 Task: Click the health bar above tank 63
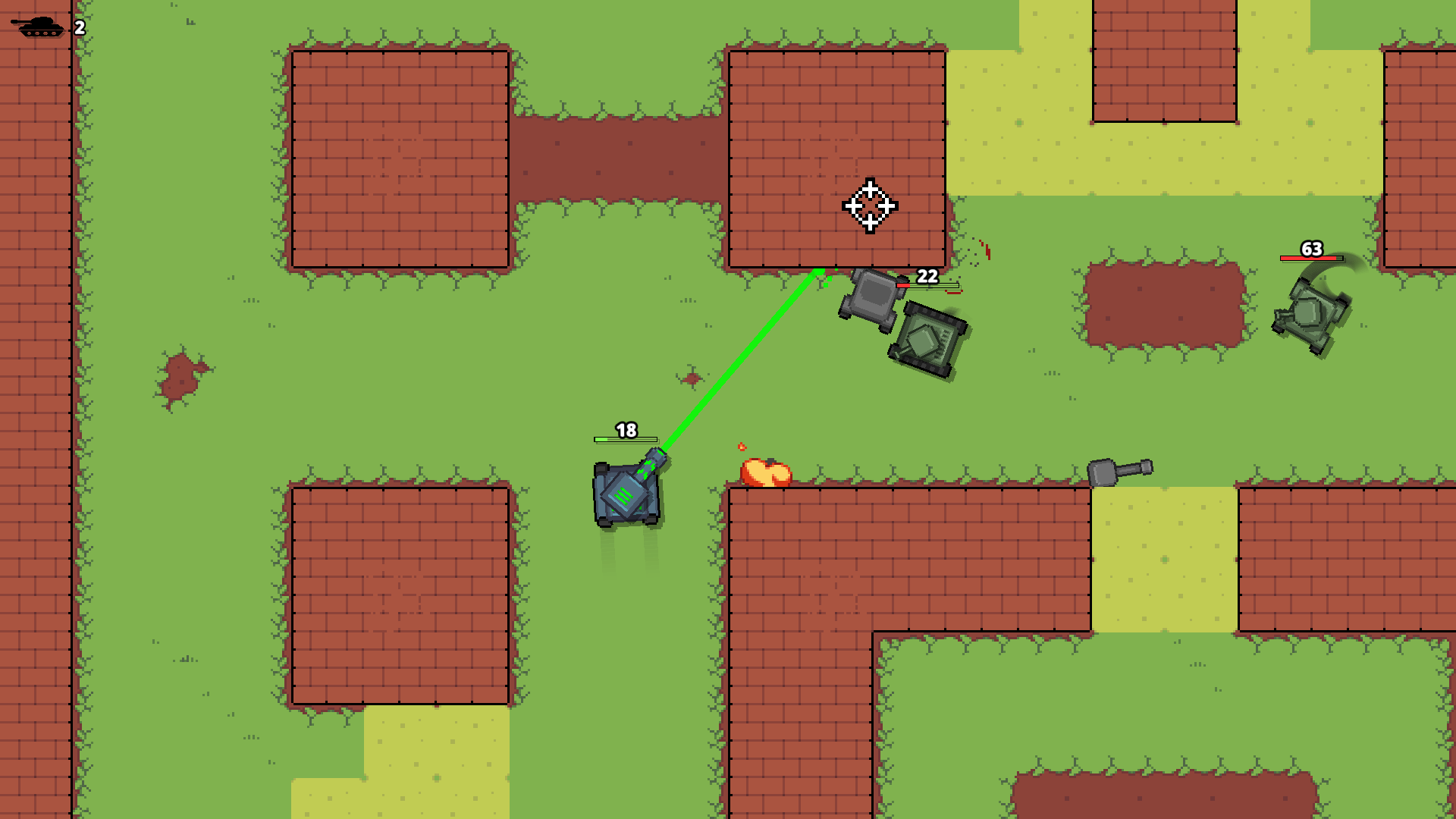coord(1312,258)
